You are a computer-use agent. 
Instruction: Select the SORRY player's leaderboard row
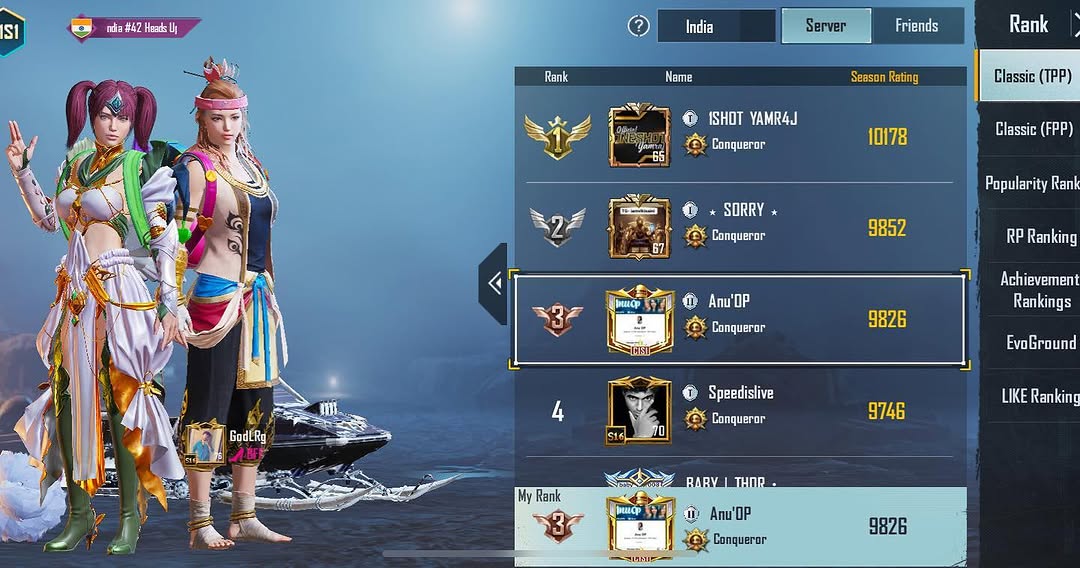[740, 227]
